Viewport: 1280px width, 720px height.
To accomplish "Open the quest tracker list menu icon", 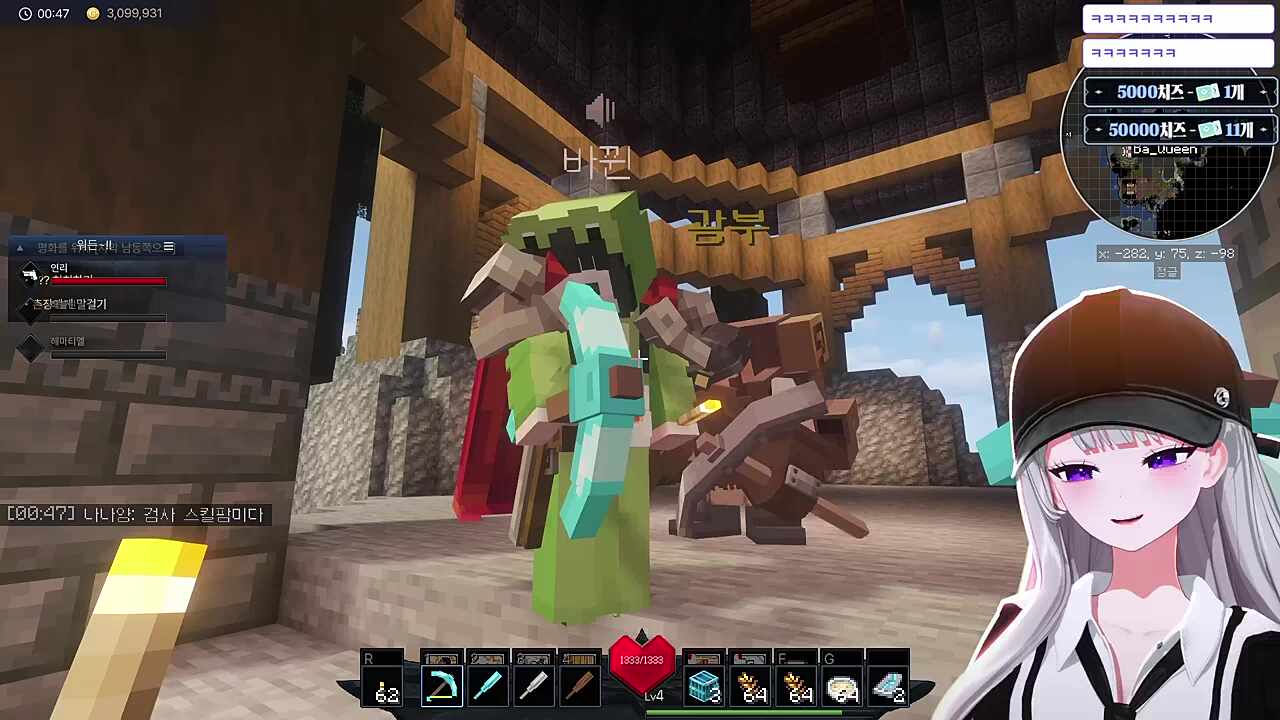I will click(169, 247).
